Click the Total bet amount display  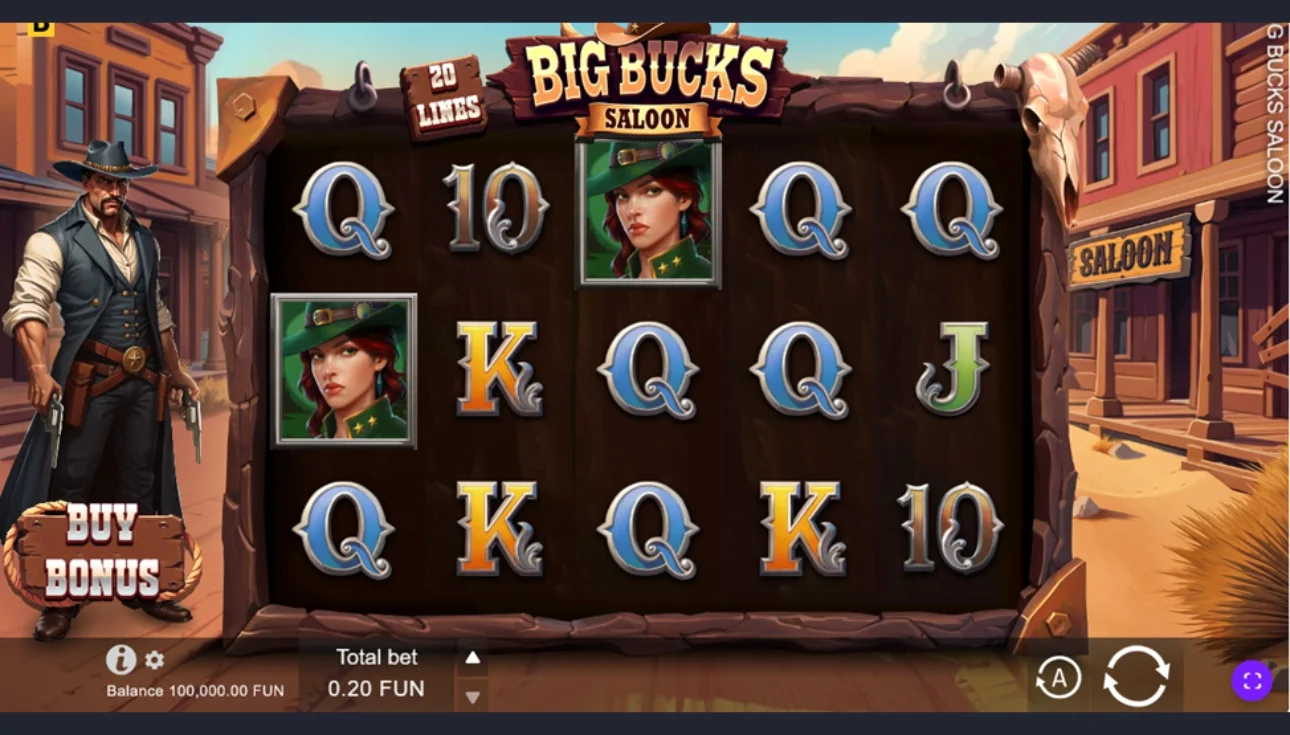(x=377, y=688)
